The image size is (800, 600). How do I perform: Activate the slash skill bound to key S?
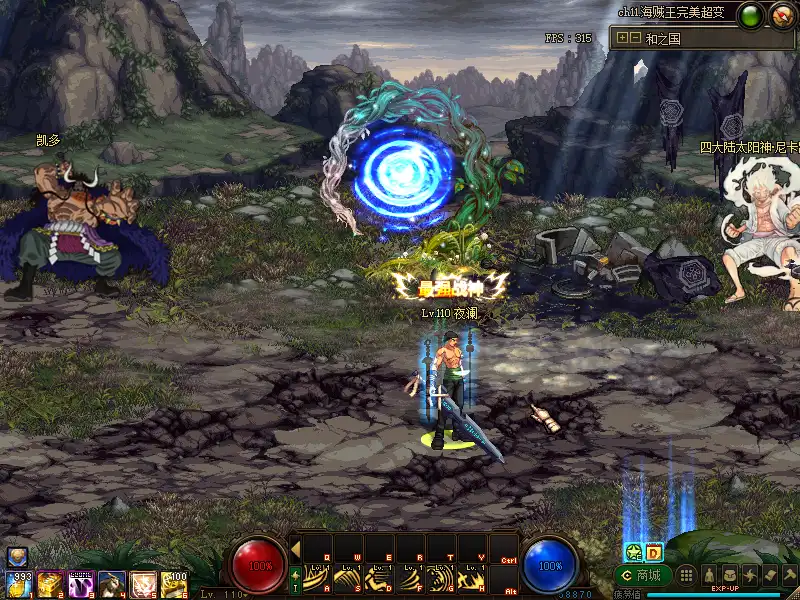[x=350, y=578]
